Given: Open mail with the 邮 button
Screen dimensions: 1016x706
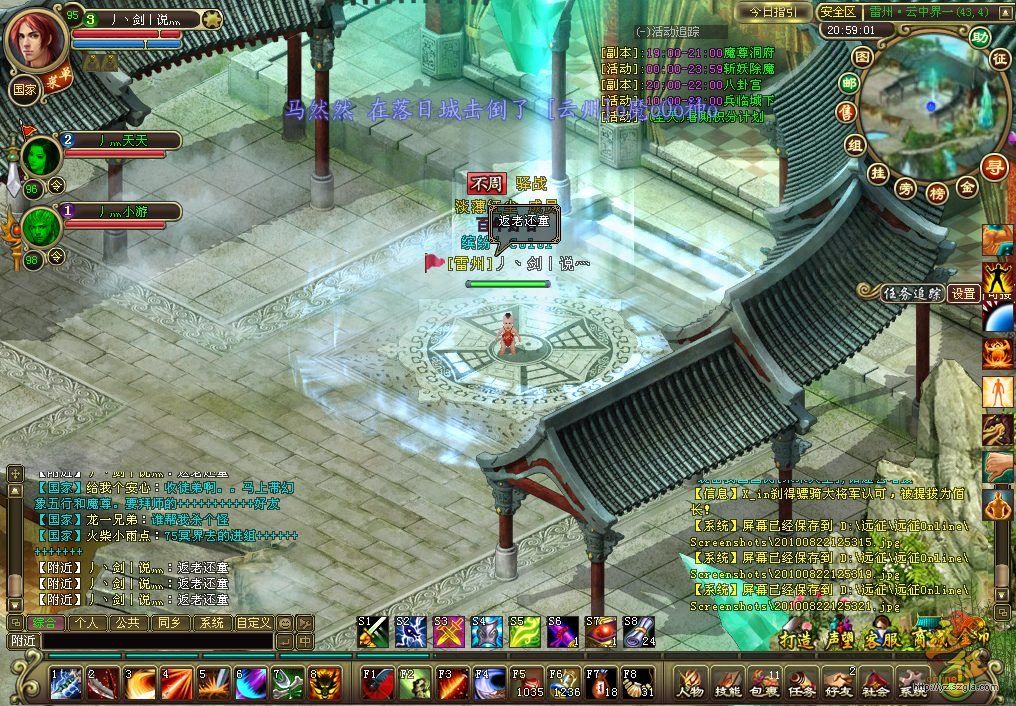Looking at the screenshot, I should tap(850, 83).
